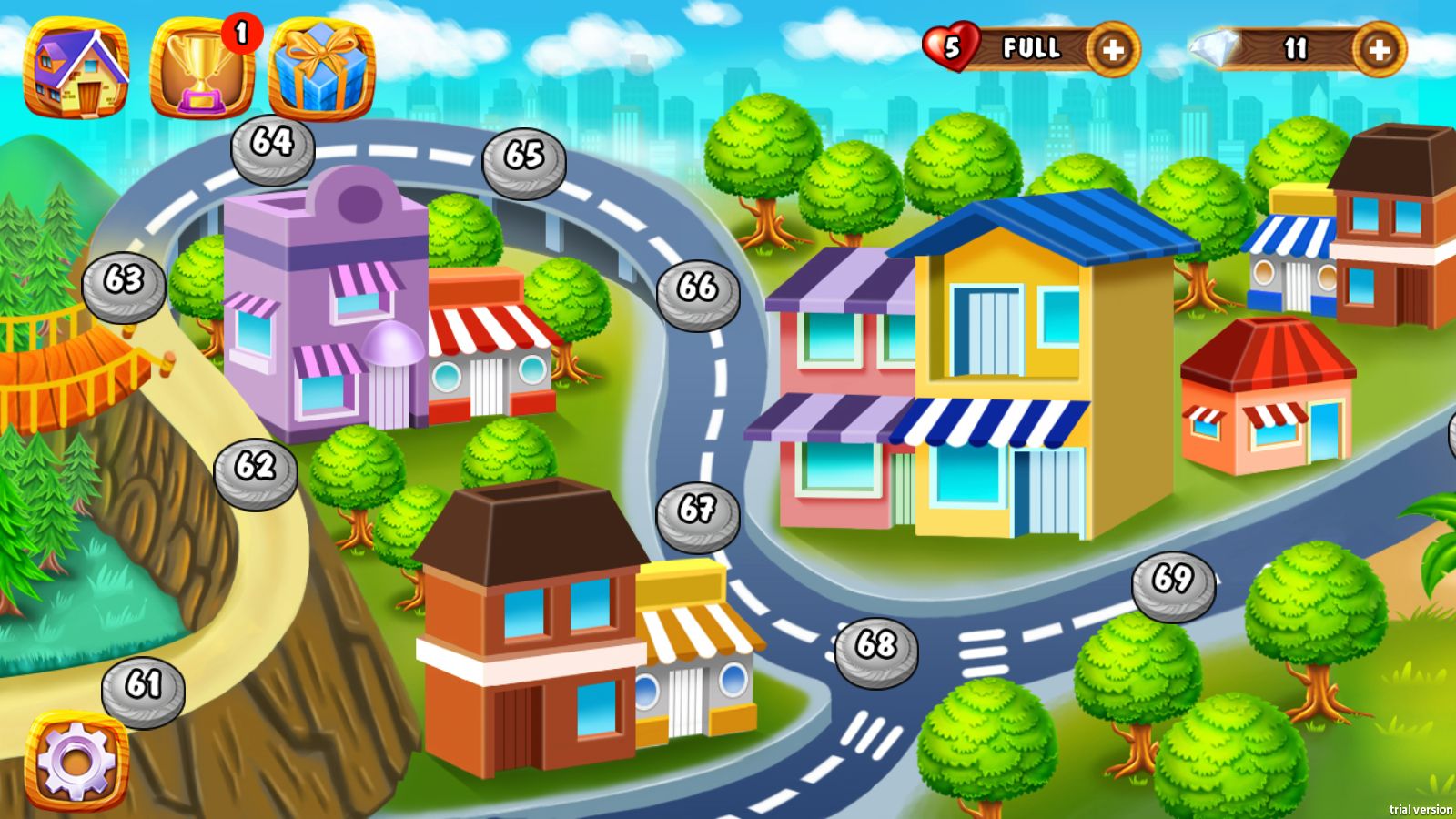
Task: Open the trophy achievements button
Action: pyautogui.click(x=202, y=70)
